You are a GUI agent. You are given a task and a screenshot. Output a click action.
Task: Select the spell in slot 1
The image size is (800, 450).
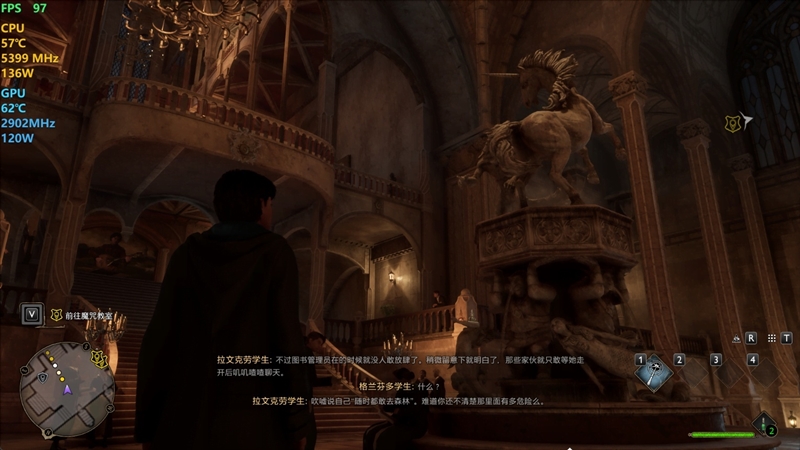654,374
